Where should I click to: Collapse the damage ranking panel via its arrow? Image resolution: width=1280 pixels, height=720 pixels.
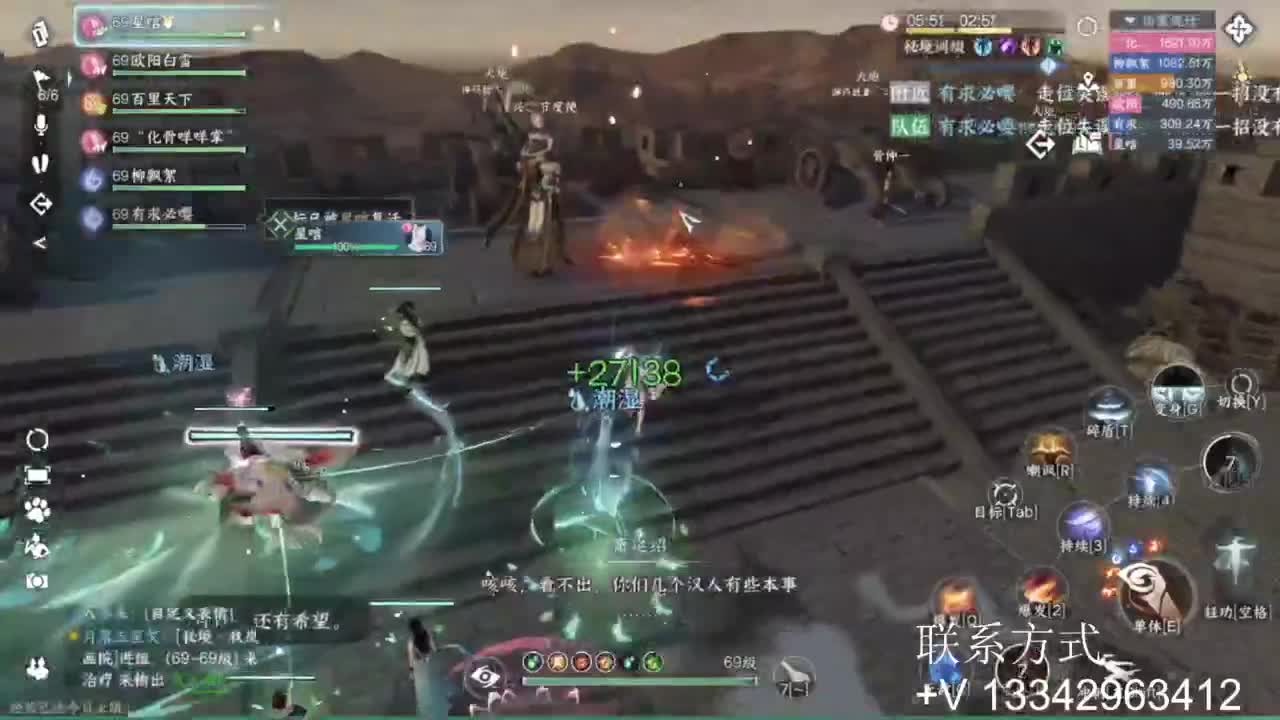(1129, 20)
